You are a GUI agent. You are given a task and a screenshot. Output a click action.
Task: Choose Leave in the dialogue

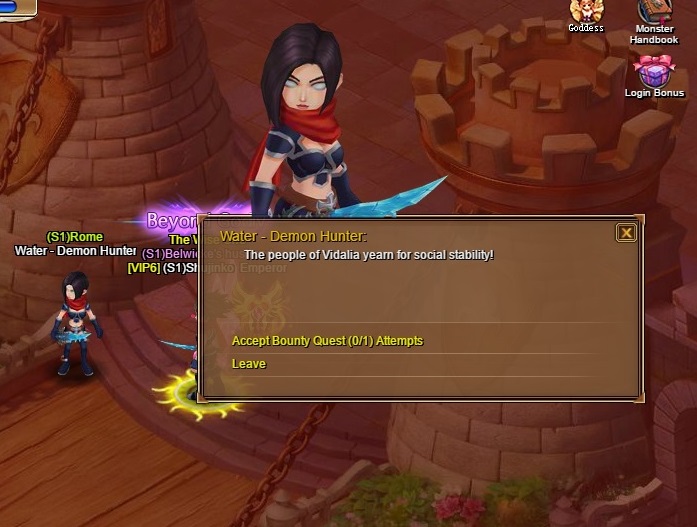[249, 364]
